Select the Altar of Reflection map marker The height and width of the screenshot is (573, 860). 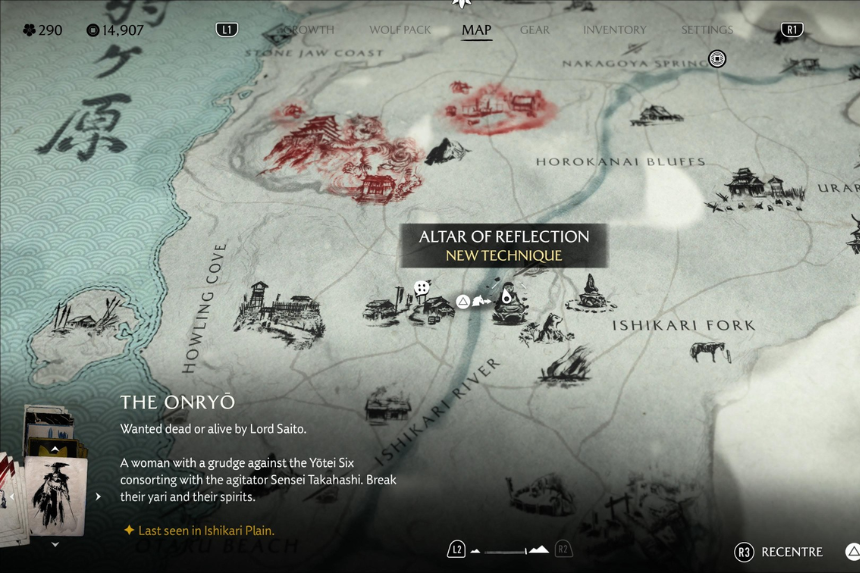pyautogui.click(x=507, y=296)
